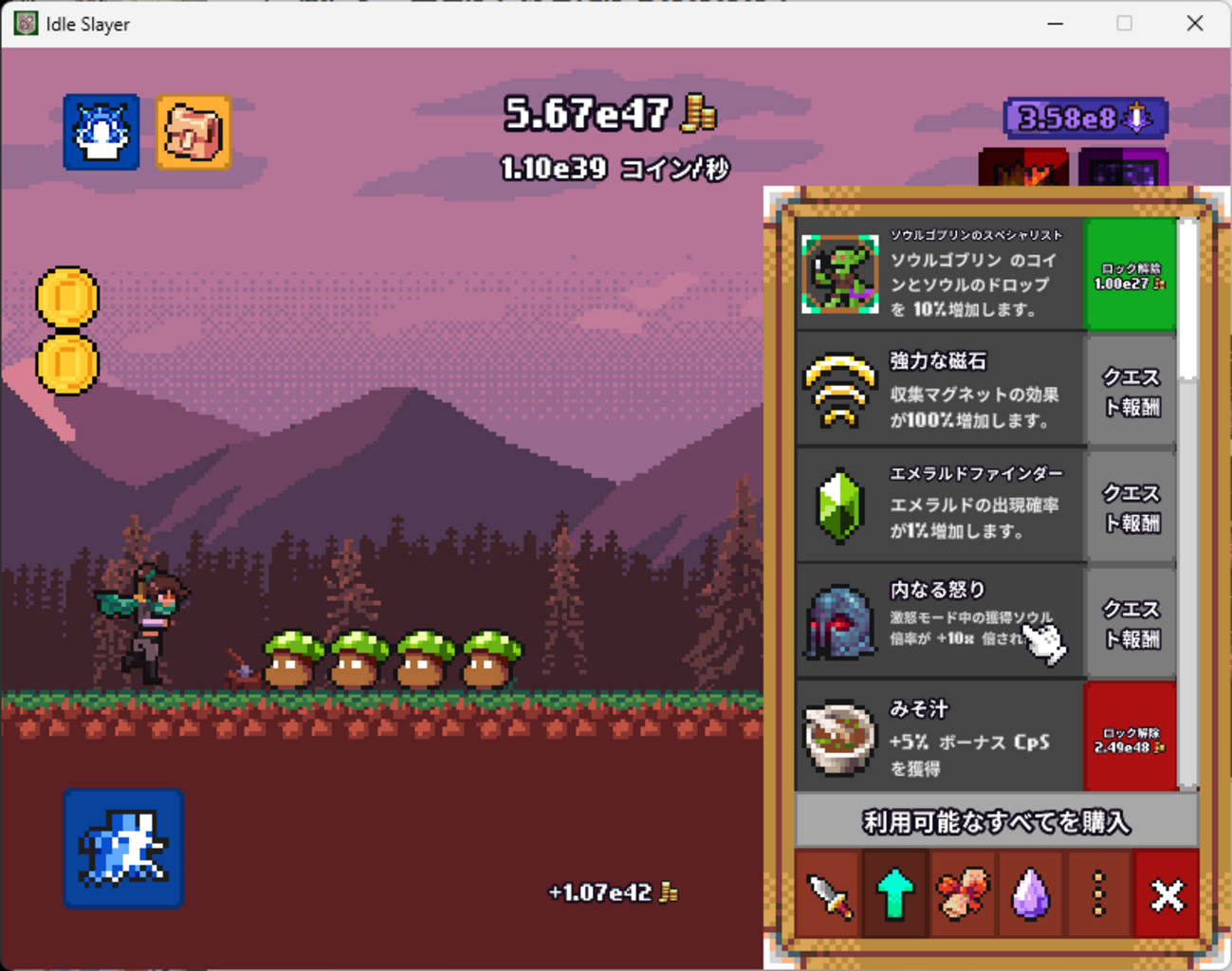Open the three-dot options menu
Screen dimensions: 1232x971
1098,893
